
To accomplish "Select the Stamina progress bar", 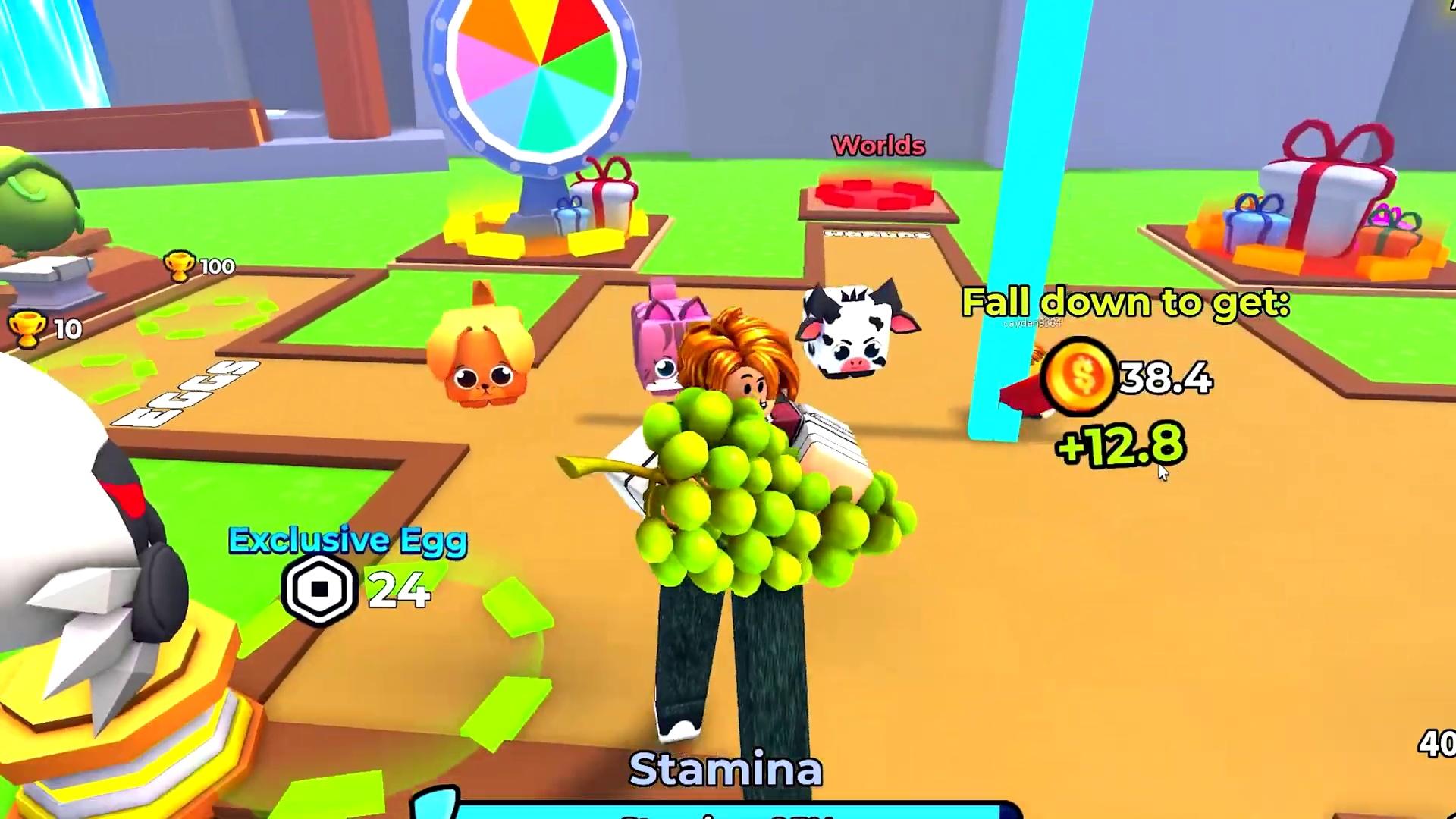I will pos(720,811).
